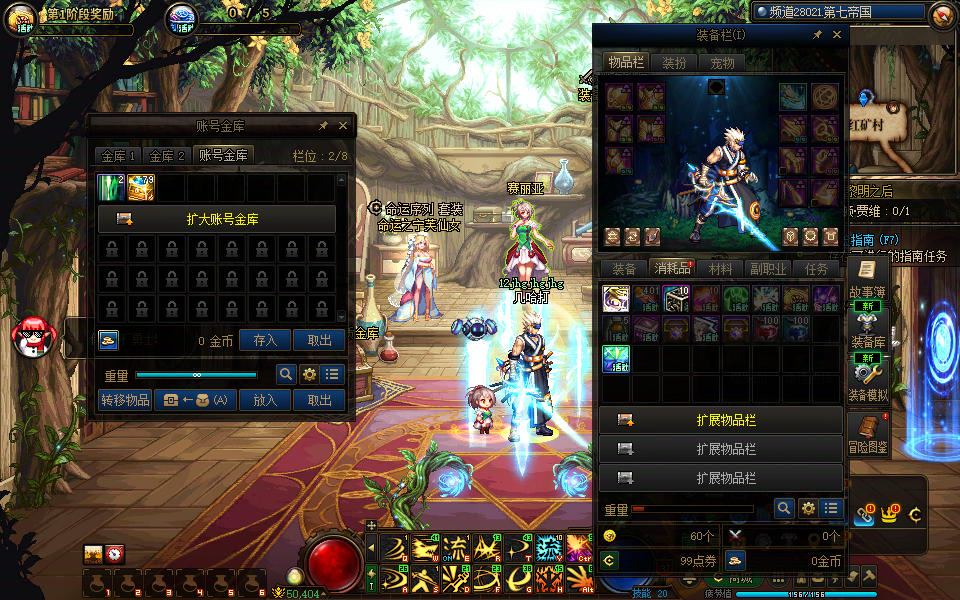Pin the 装备栏 window with the pushpin
The height and width of the screenshot is (600, 960).
pyautogui.click(x=817, y=35)
